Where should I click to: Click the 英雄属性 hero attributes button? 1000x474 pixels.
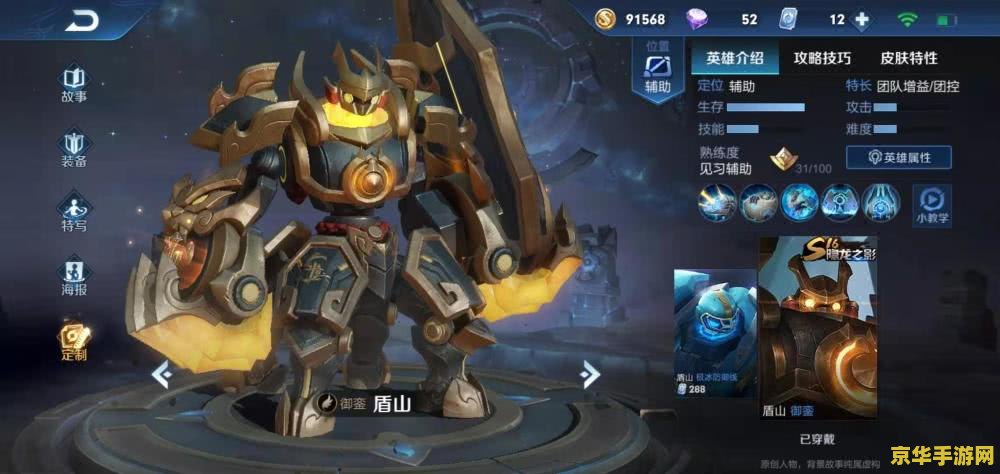[898, 157]
